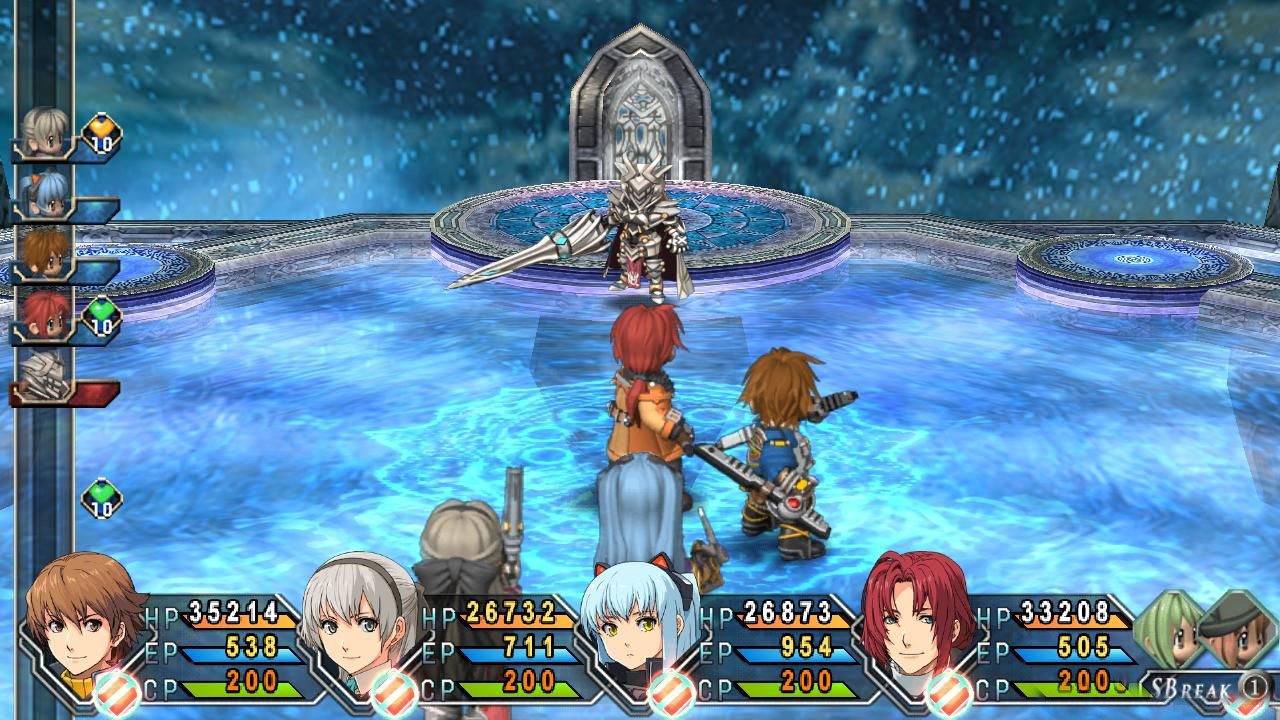The image size is (1280, 720).
Task: Activate the S-Break label button
Action: click(x=1185, y=687)
